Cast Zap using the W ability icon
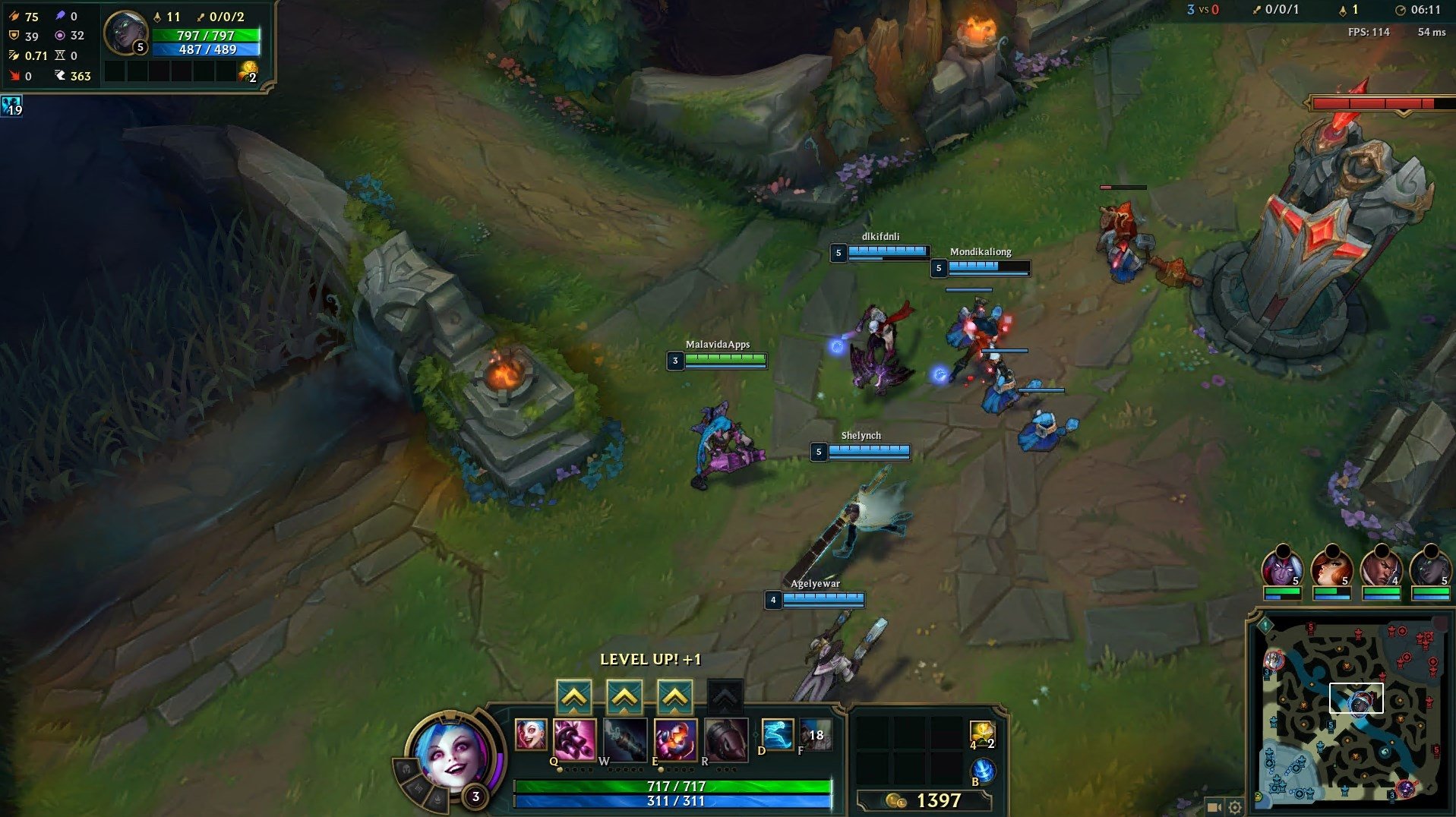The image size is (1456, 817). click(625, 740)
